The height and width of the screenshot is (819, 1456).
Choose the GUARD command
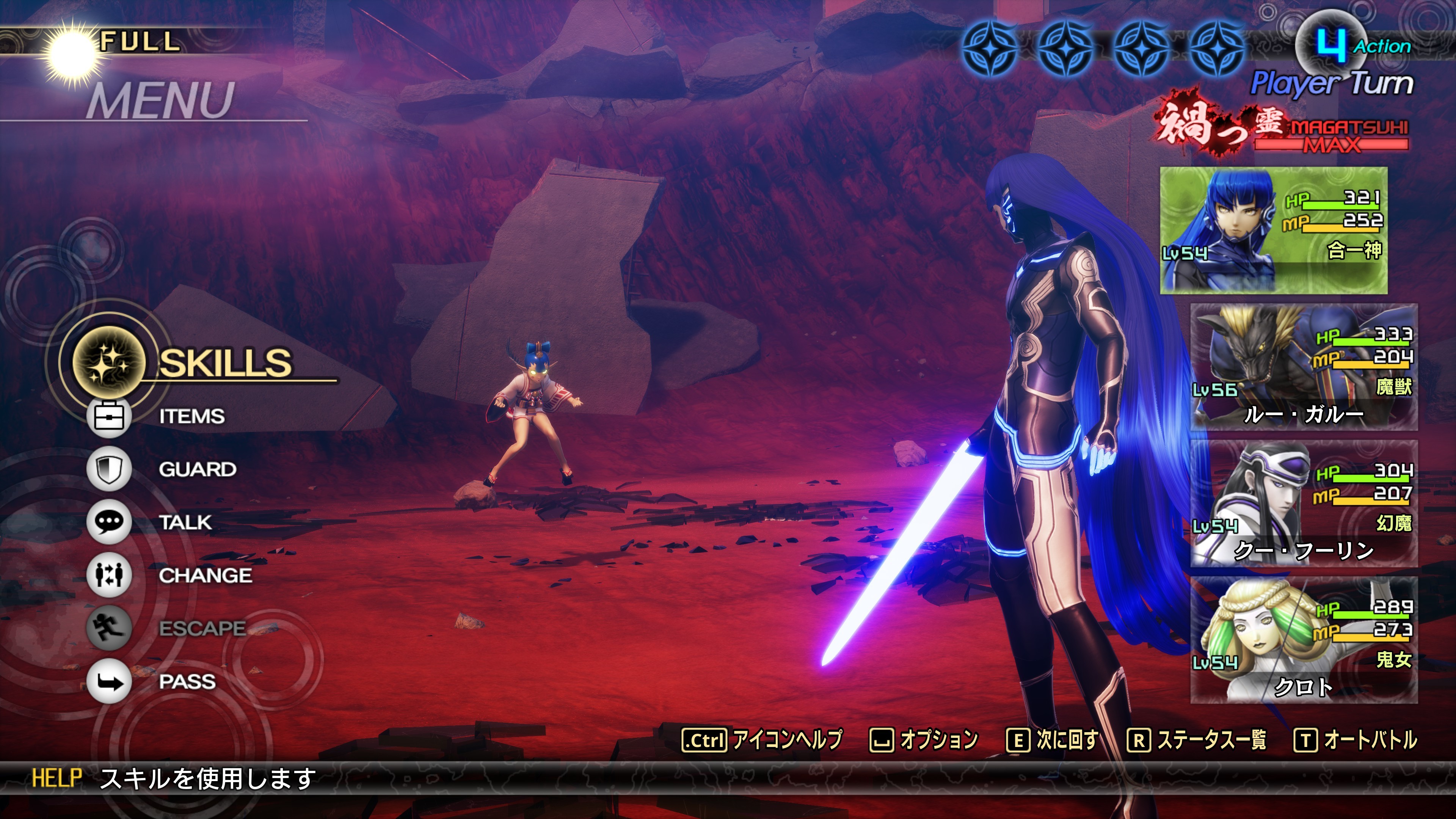197,469
